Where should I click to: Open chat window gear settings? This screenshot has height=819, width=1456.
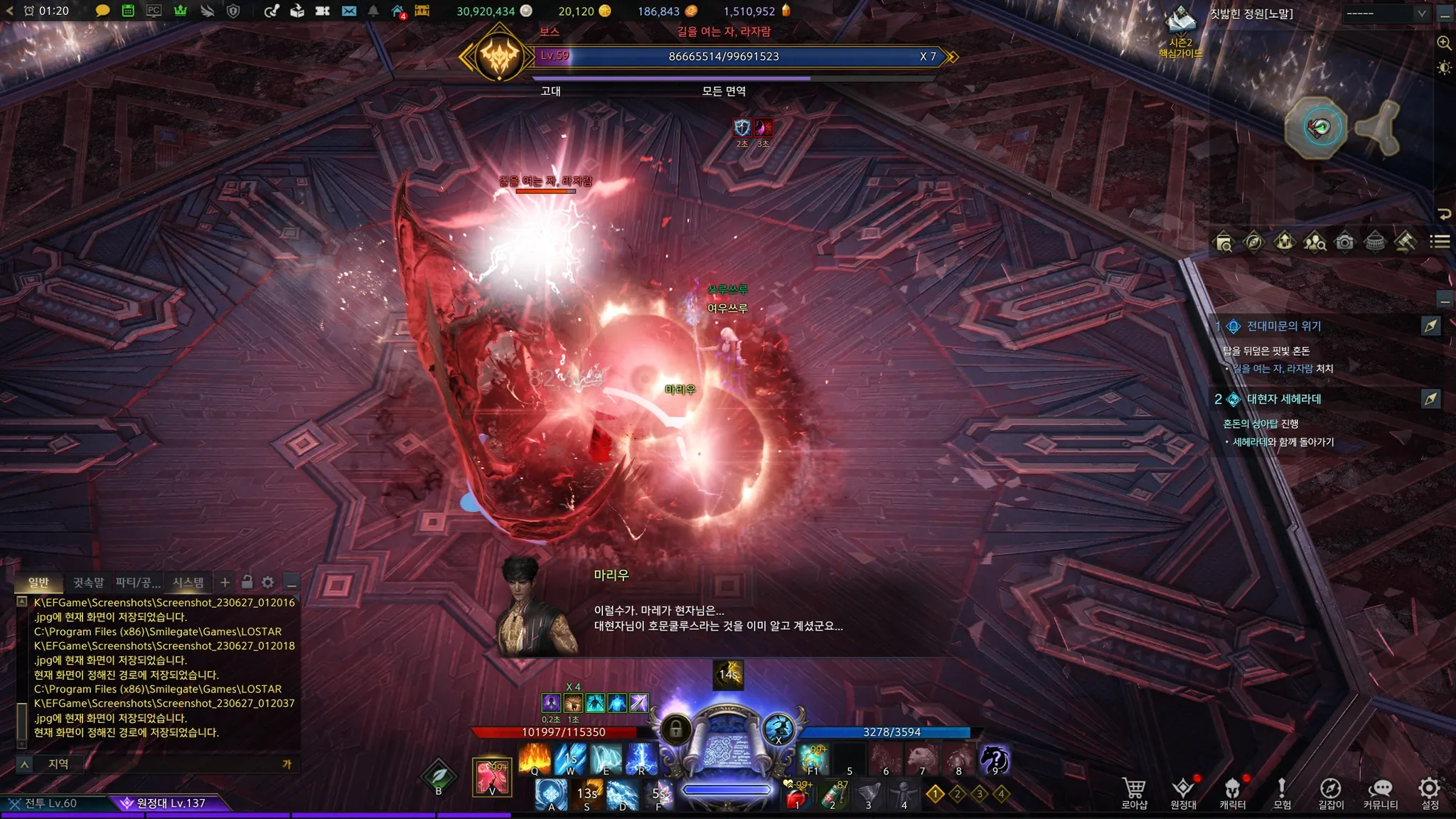click(268, 582)
